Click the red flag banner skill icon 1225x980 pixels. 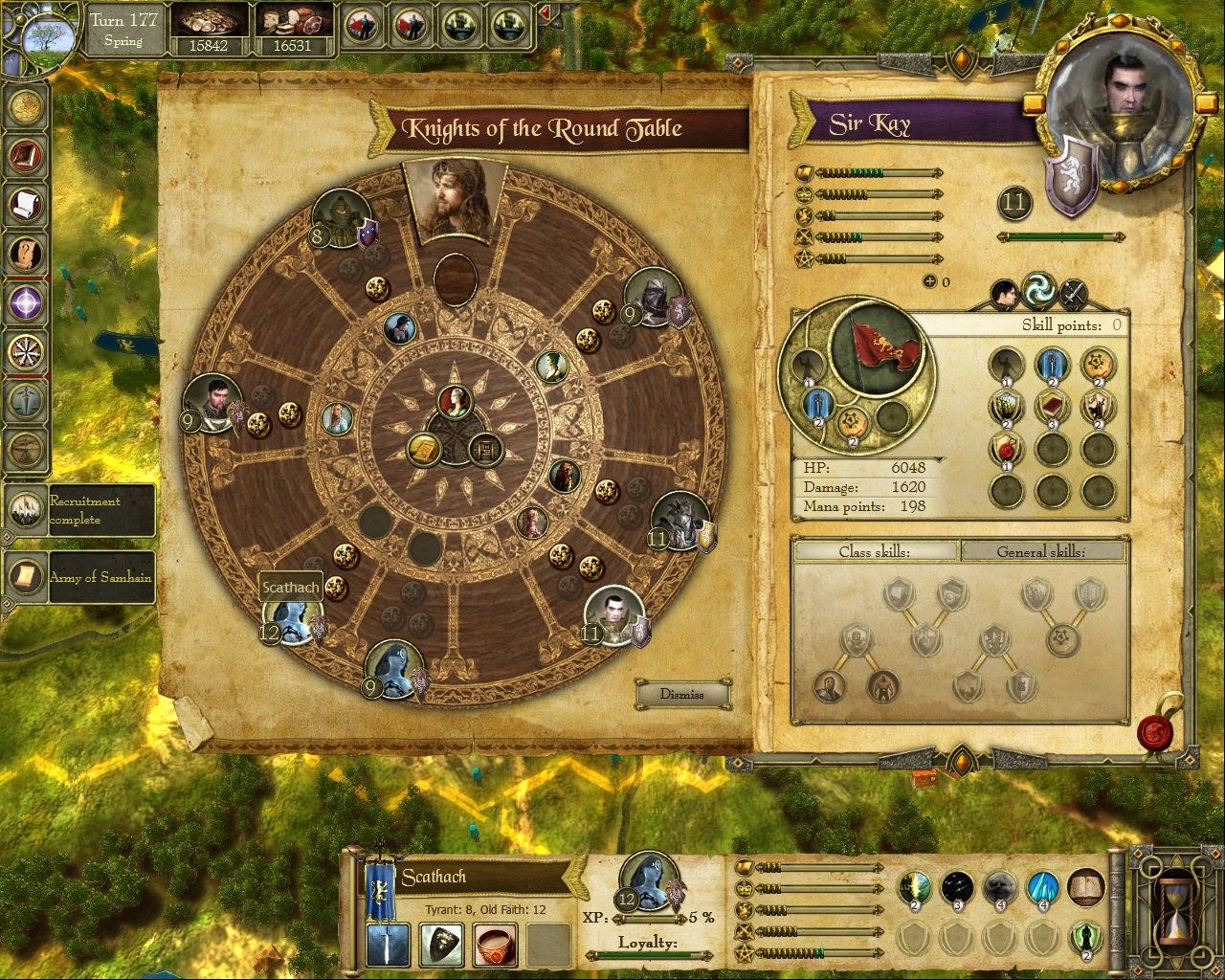875,348
